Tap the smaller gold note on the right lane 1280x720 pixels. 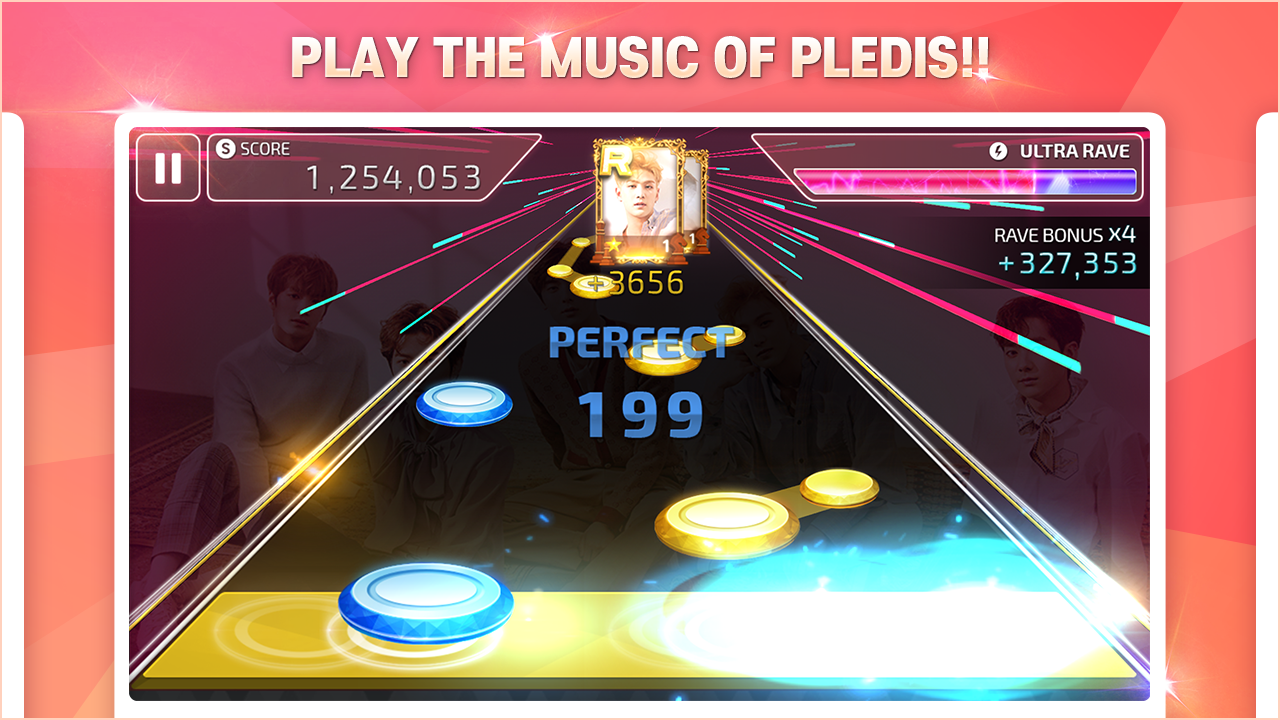coord(840,492)
